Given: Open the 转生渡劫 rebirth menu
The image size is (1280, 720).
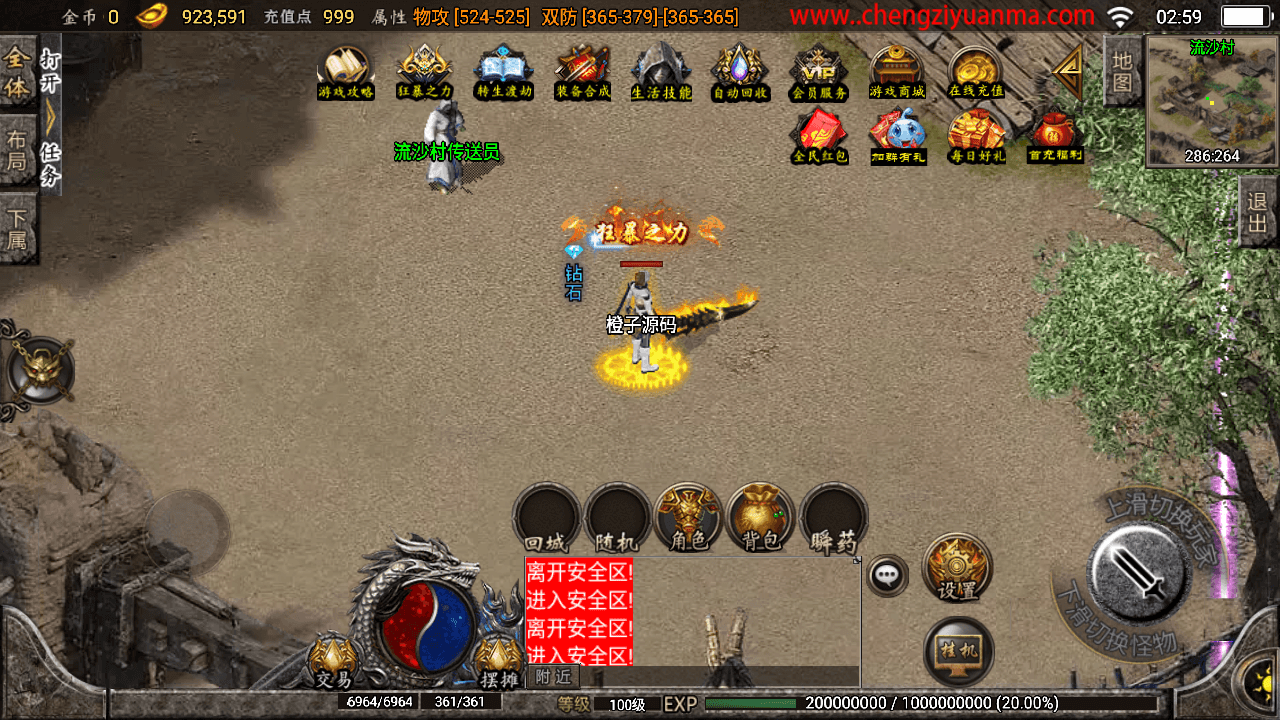Looking at the screenshot, I should (504, 72).
